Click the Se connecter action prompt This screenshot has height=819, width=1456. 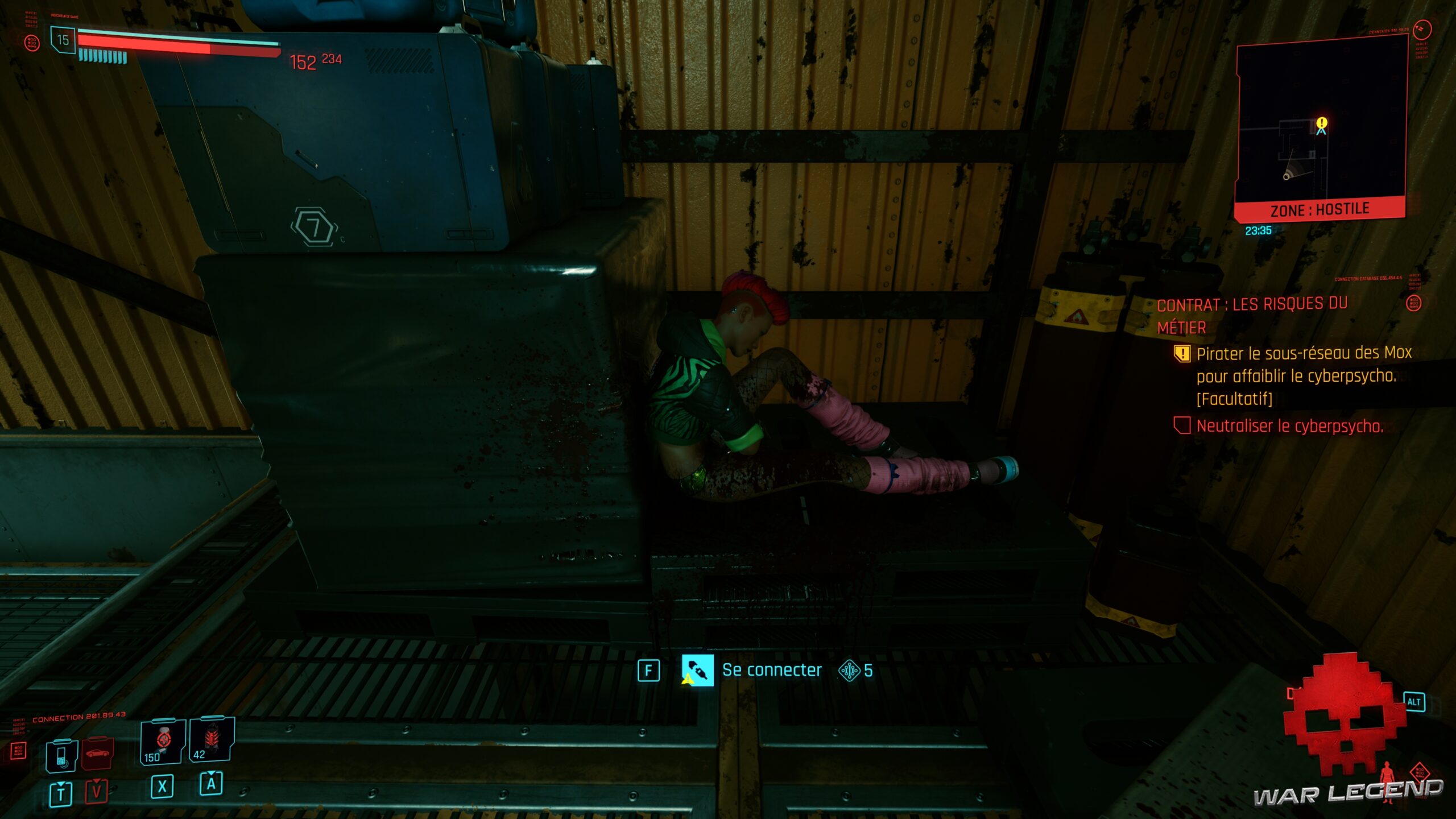pos(771,669)
